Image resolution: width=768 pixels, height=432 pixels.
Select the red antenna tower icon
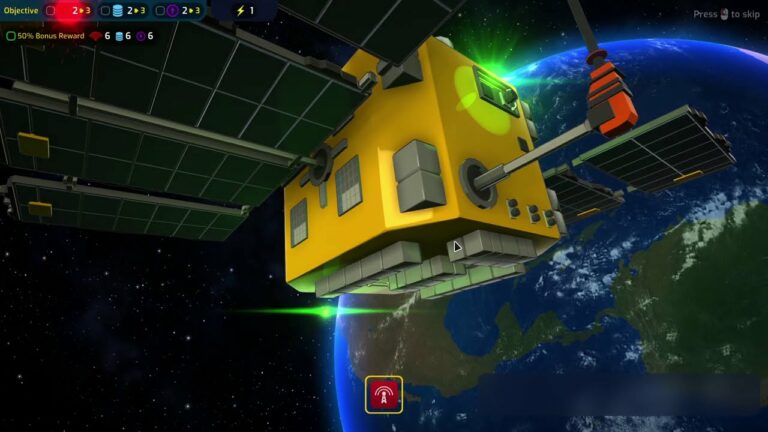coord(384,395)
